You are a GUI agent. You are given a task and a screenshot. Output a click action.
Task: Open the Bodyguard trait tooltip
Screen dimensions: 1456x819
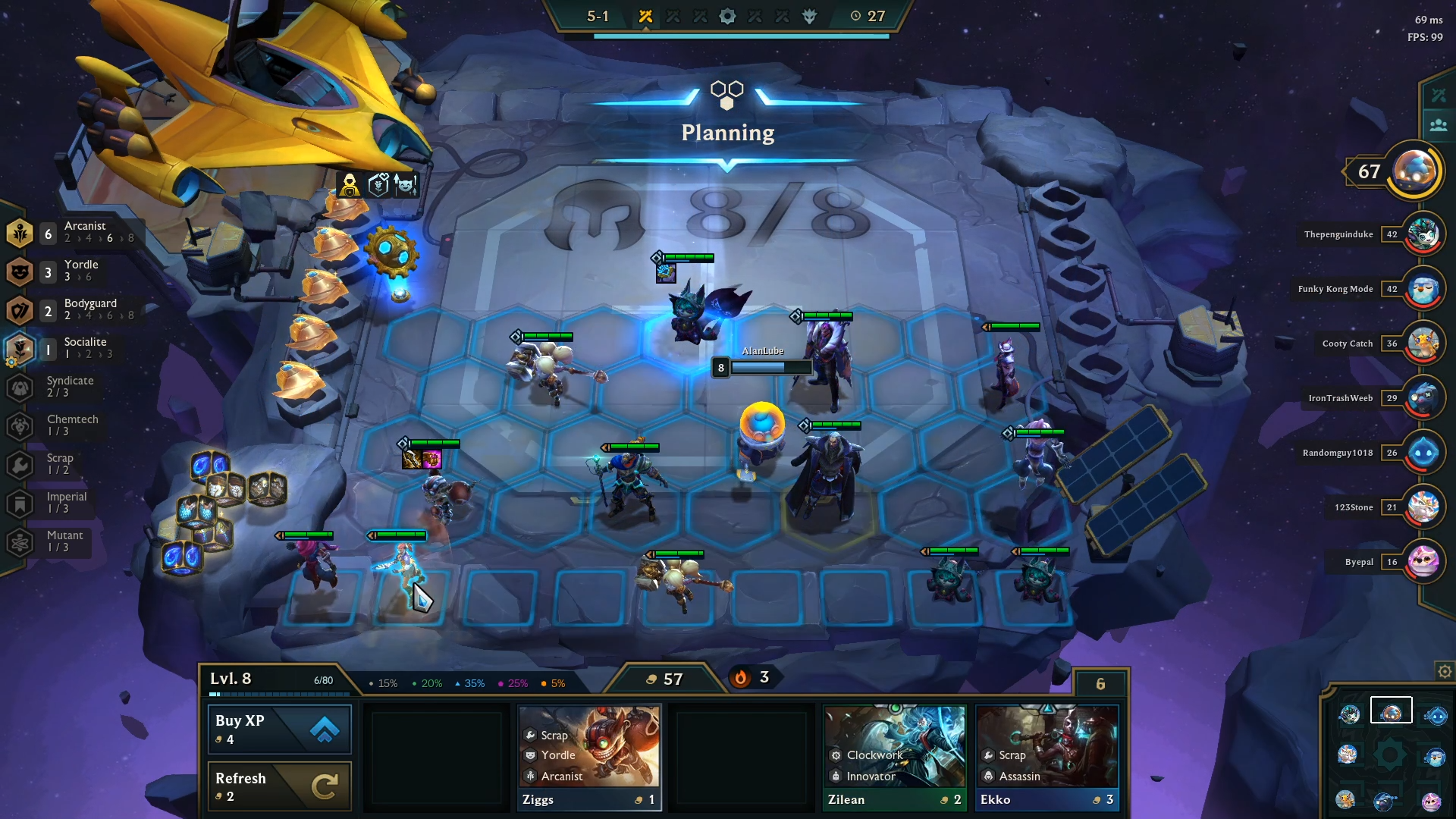click(72, 309)
